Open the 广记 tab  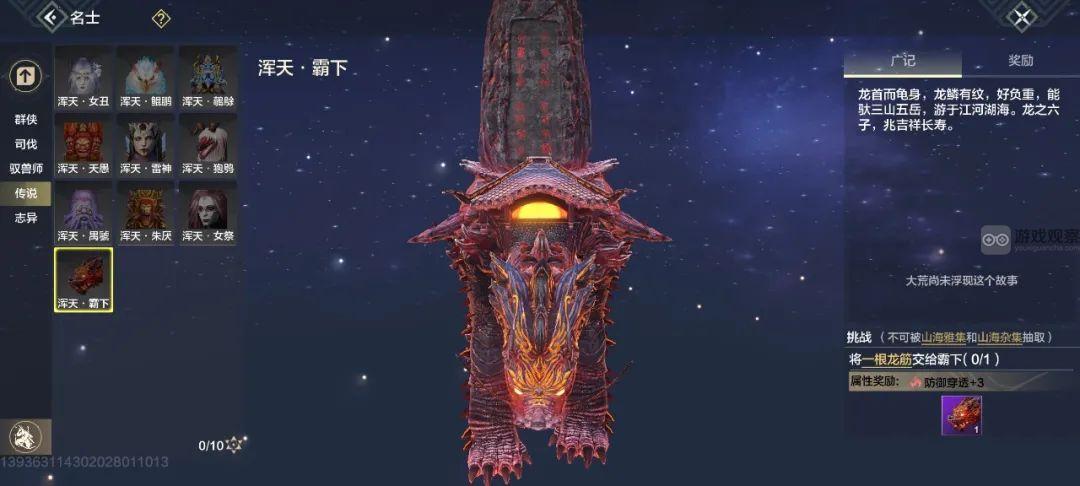[x=902, y=61]
